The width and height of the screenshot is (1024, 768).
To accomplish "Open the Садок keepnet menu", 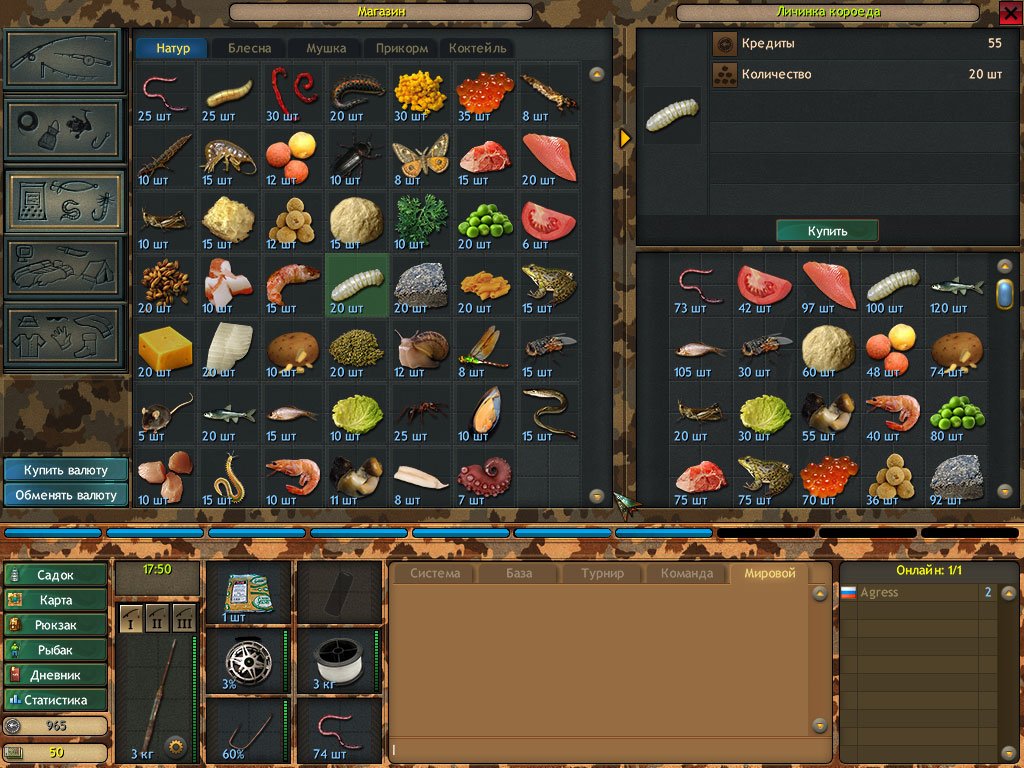I will pos(56,575).
